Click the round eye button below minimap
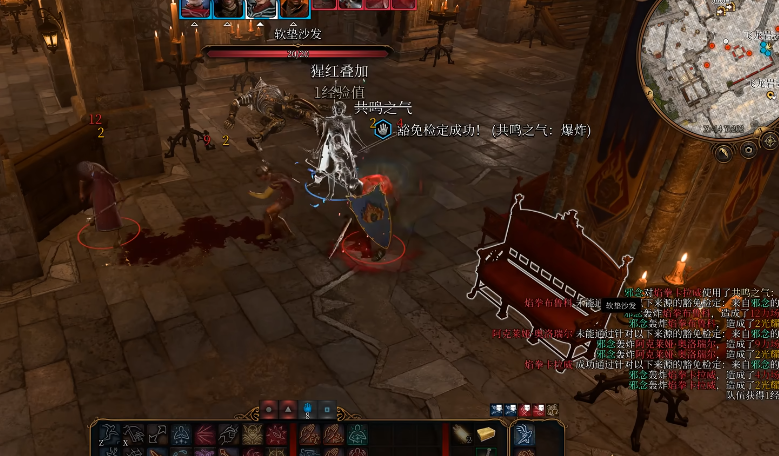779x456 pixels. coord(748,150)
